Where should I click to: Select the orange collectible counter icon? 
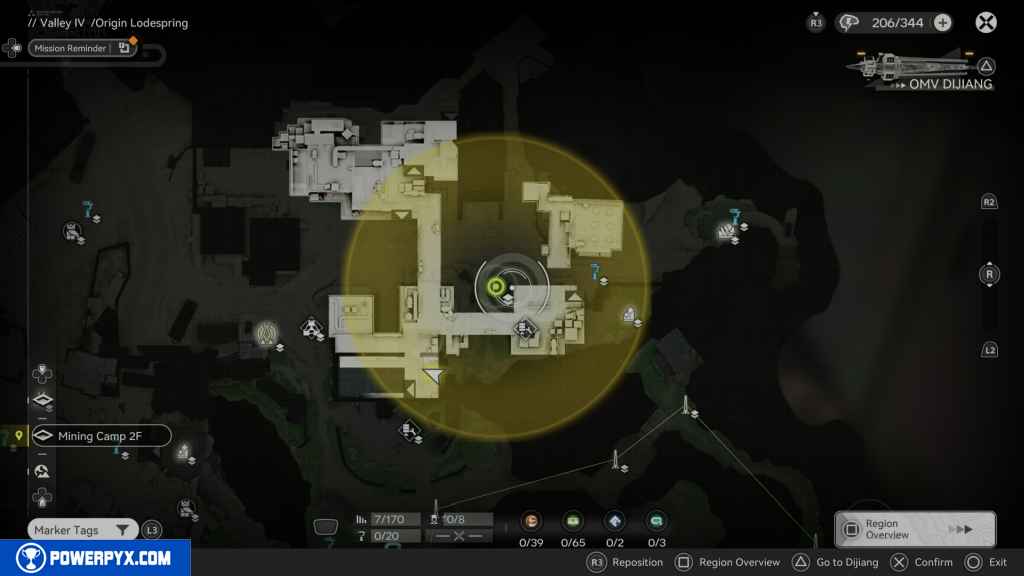coord(531,521)
